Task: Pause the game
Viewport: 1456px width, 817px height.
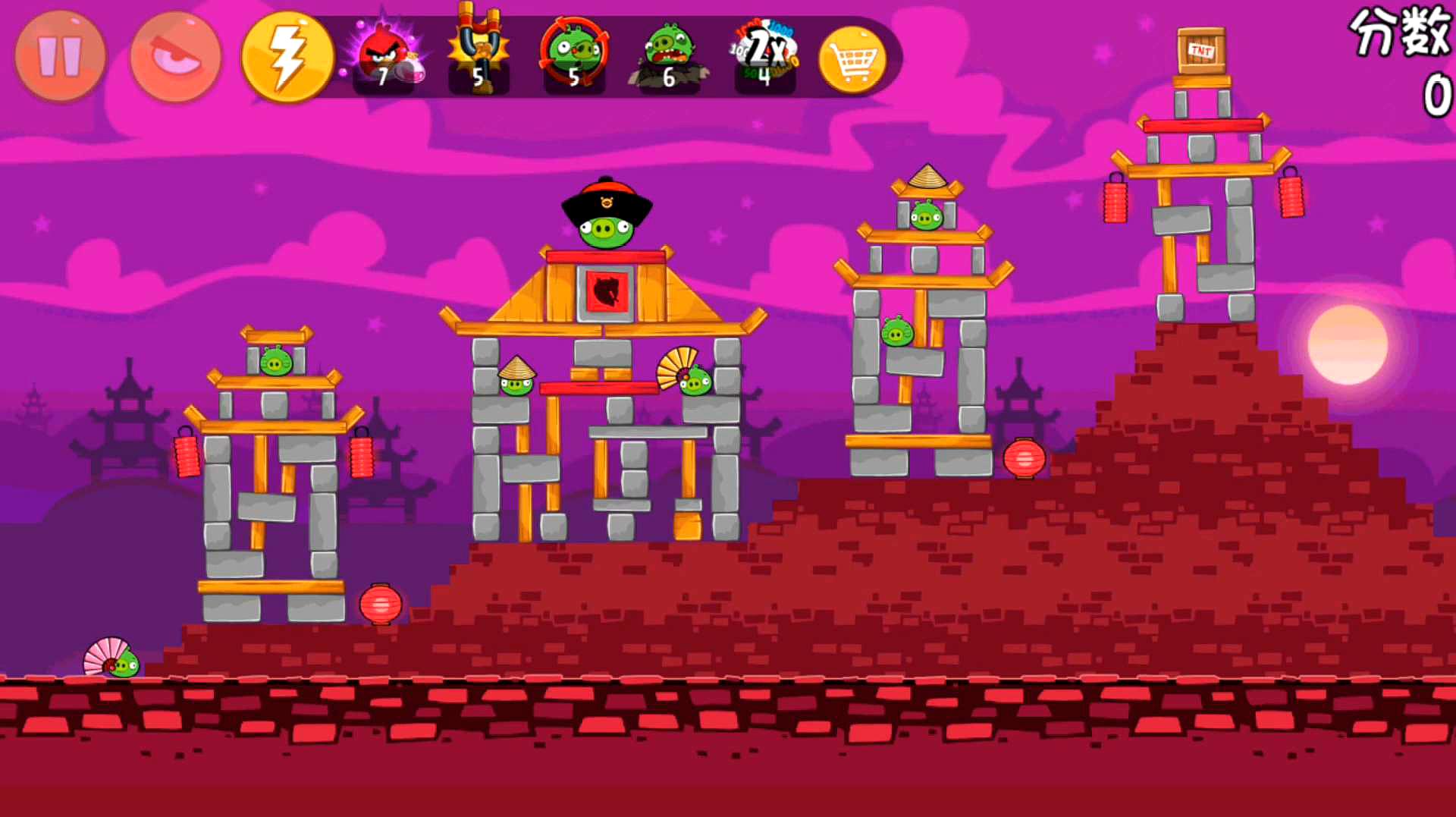Action: (60, 56)
